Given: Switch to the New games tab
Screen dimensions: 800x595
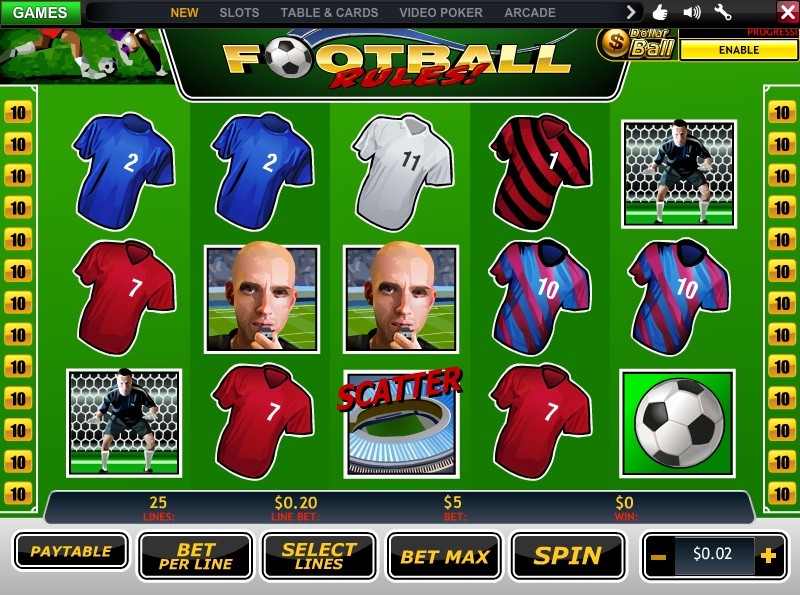Looking at the screenshot, I should tap(185, 13).
